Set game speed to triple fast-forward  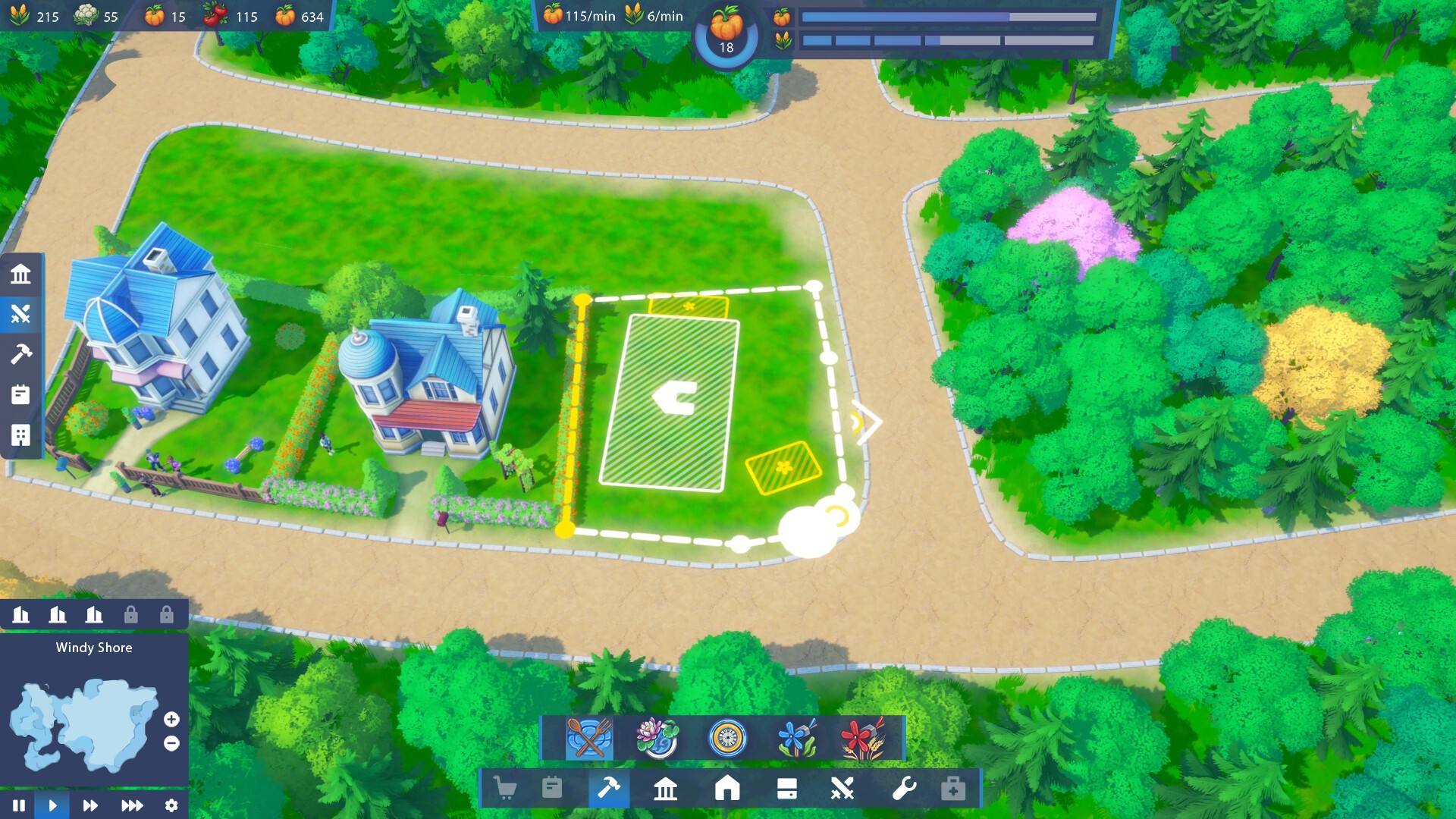[132, 805]
